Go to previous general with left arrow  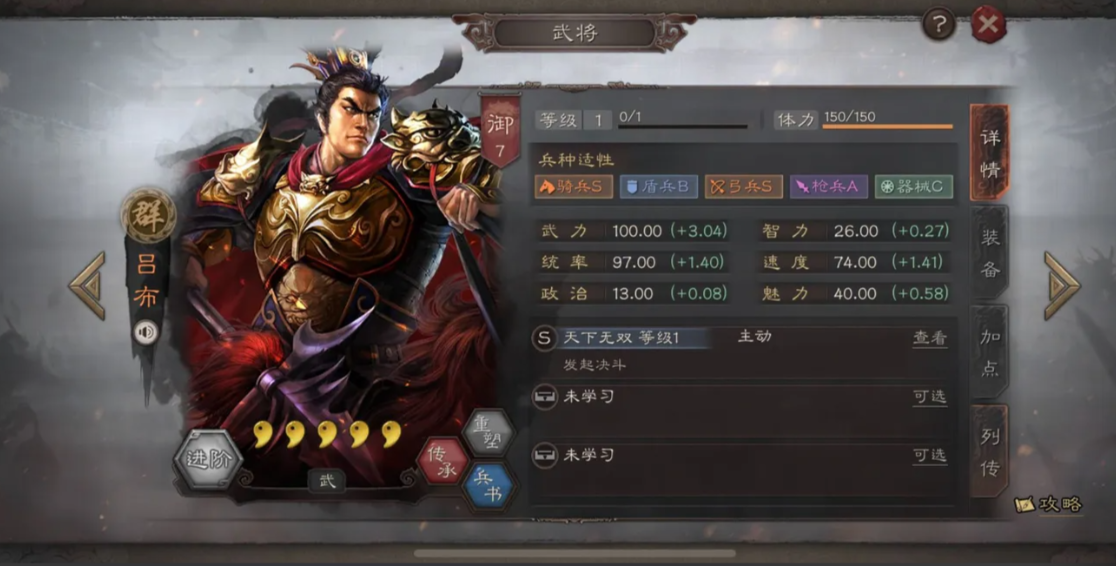[88, 285]
